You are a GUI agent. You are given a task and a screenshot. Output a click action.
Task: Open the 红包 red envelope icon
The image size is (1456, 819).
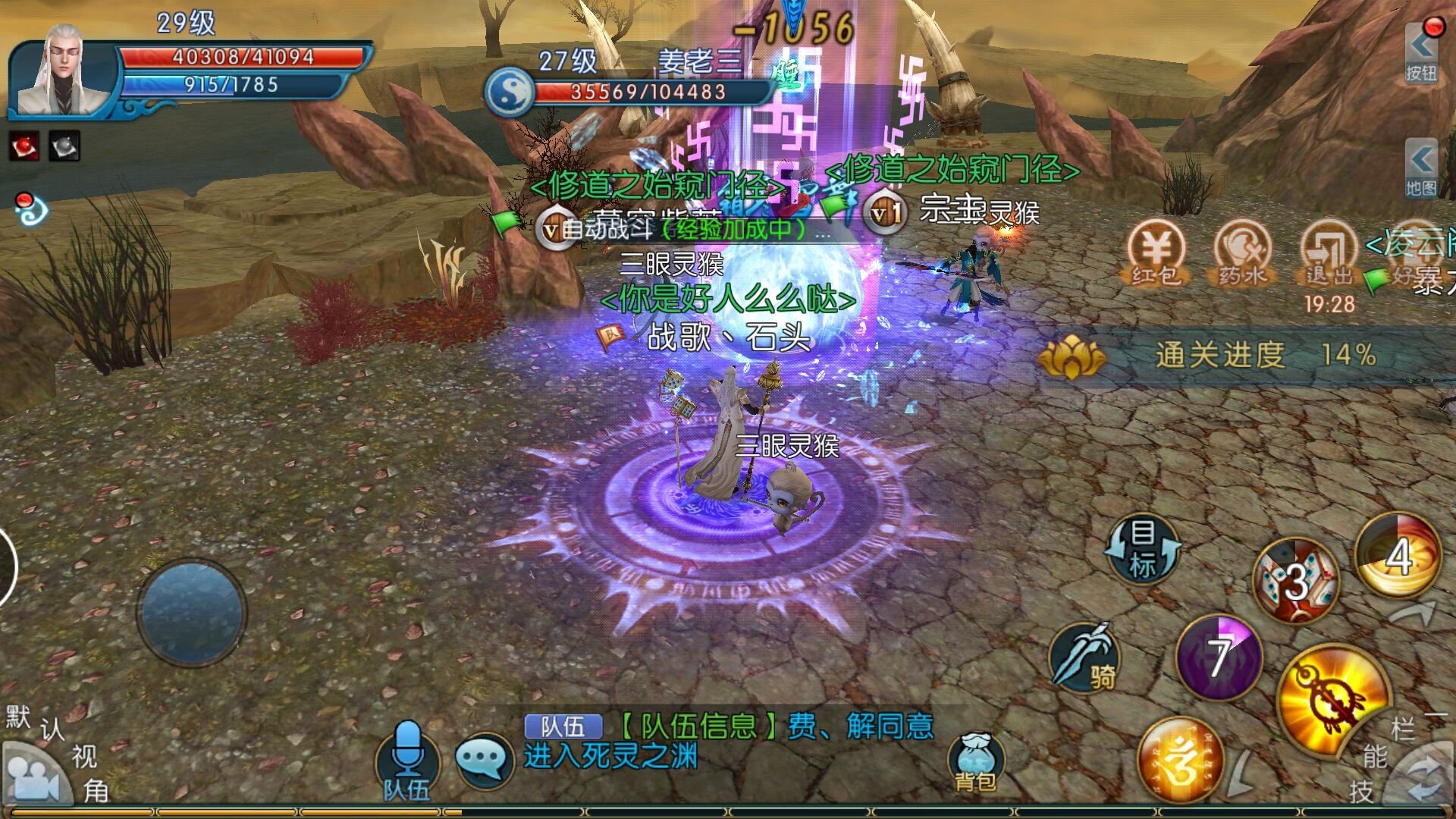(x=1155, y=252)
